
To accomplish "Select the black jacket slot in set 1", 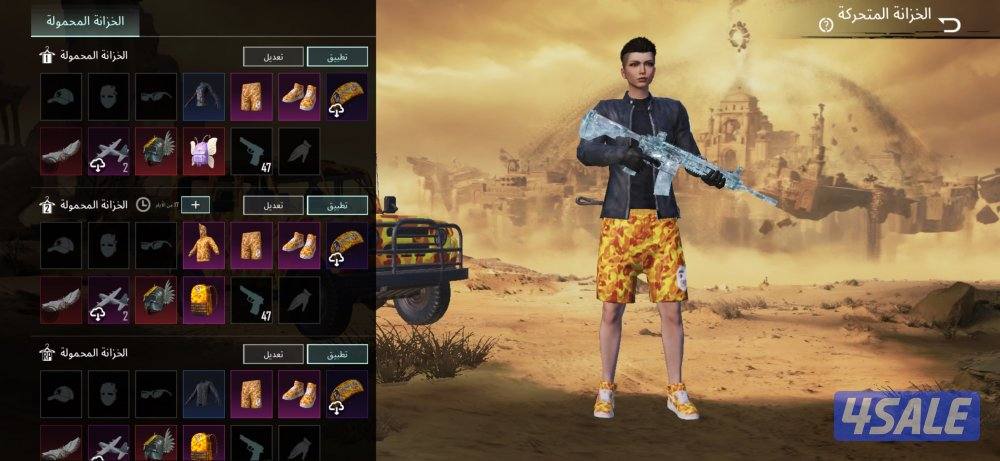I will click(x=204, y=97).
